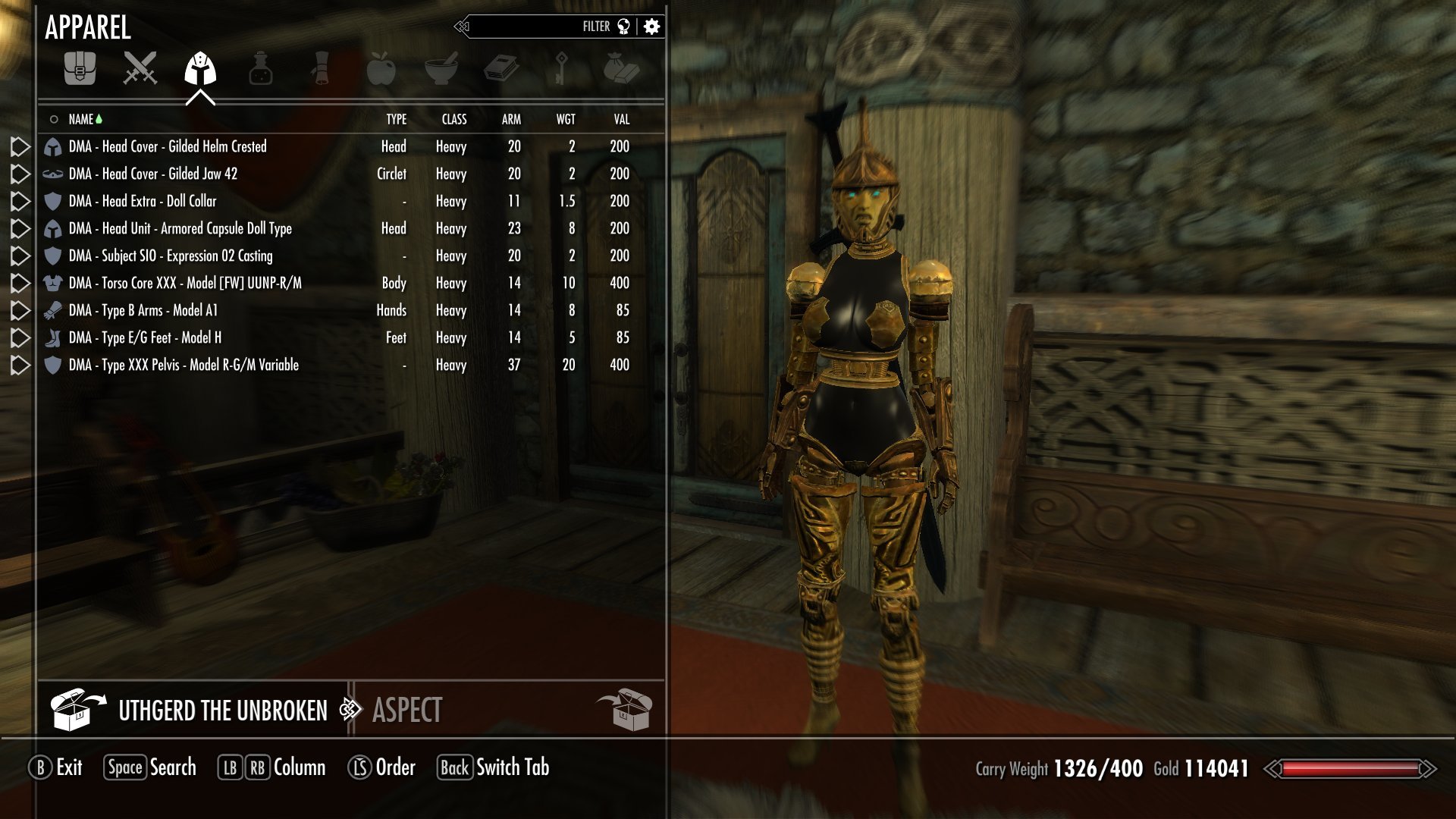The height and width of the screenshot is (819, 1456).
Task: Show the books category tab
Action: [501, 68]
